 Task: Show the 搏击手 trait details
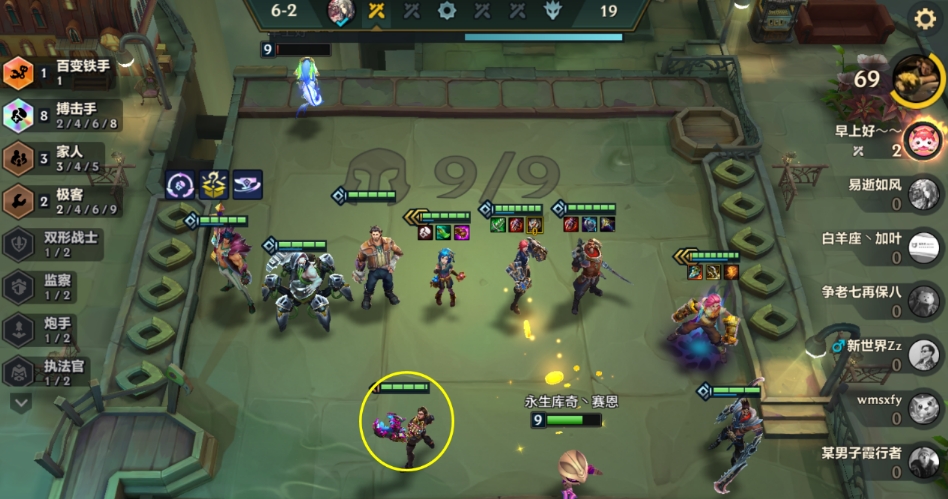[62, 115]
